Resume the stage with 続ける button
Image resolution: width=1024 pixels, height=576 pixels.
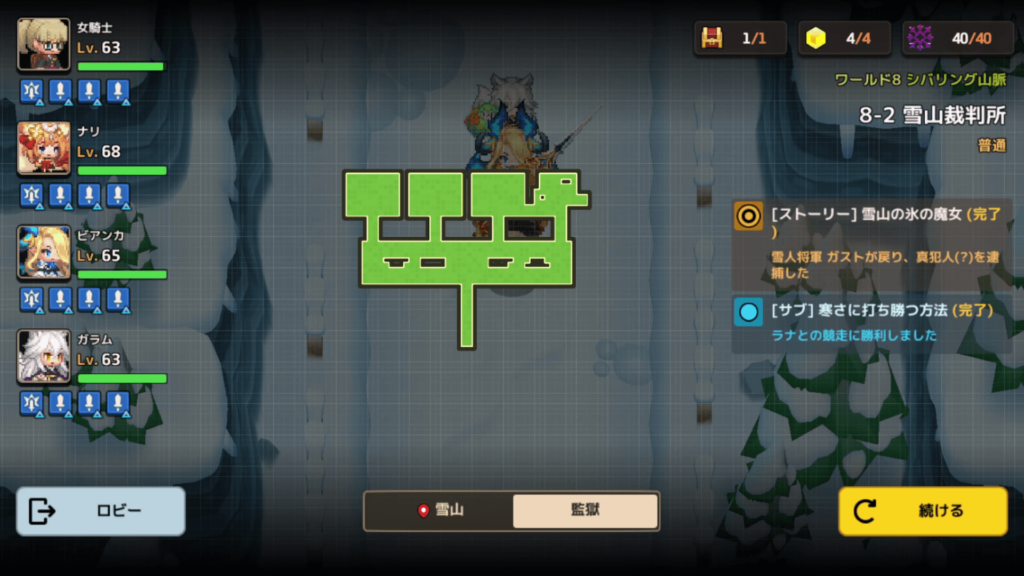coord(922,511)
